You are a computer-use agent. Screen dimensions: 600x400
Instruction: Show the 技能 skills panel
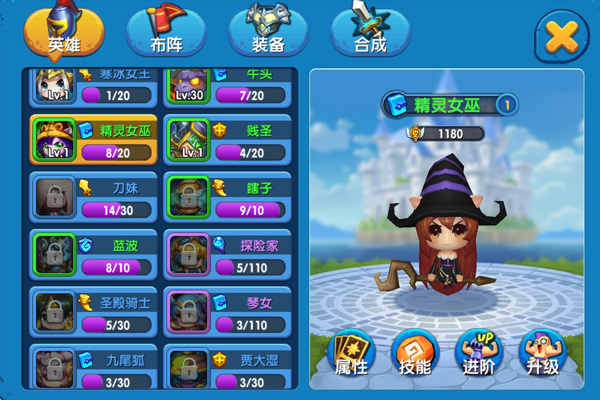pyautogui.click(x=412, y=353)
